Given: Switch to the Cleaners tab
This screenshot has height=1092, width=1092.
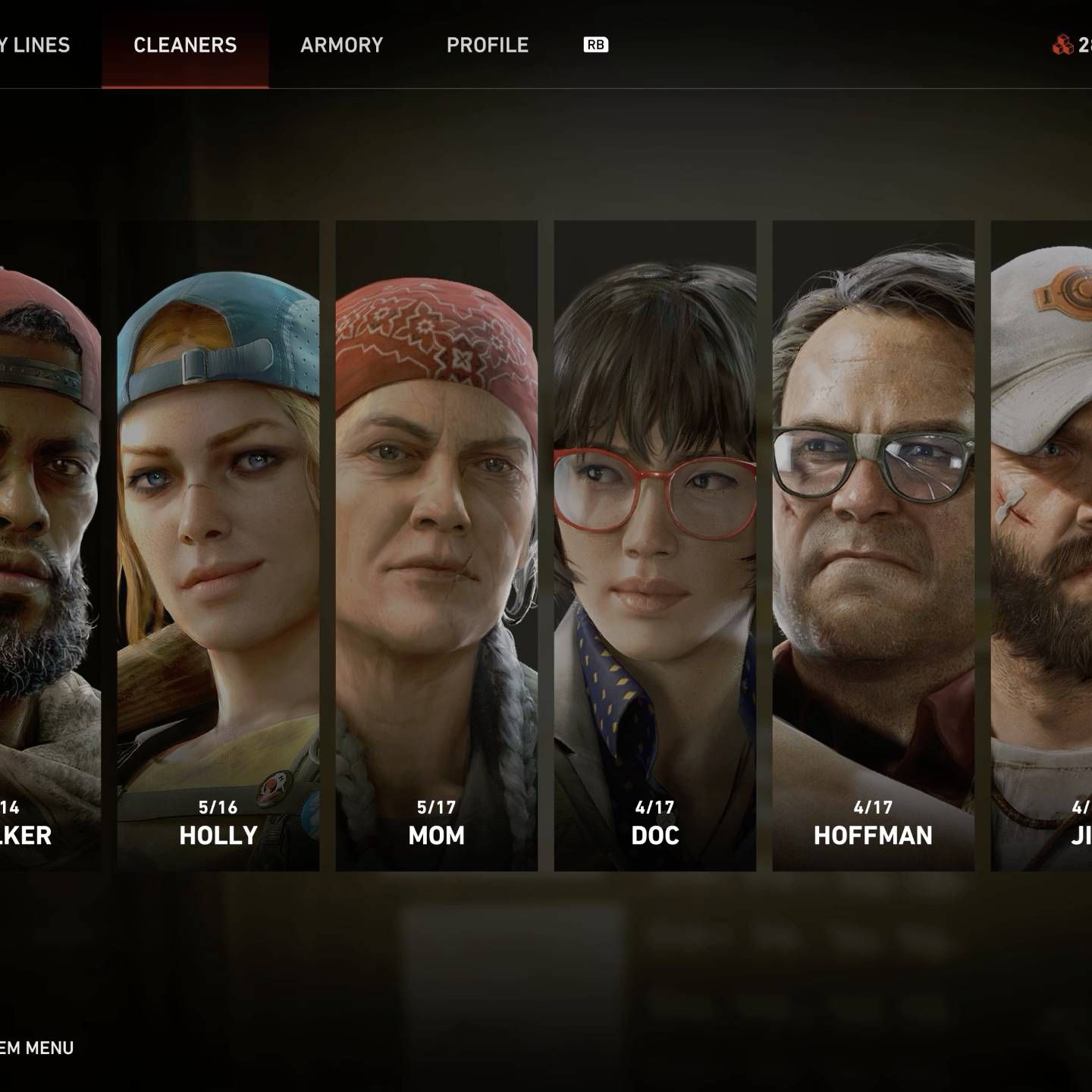Looking at the screenshot, I should 185,45.
